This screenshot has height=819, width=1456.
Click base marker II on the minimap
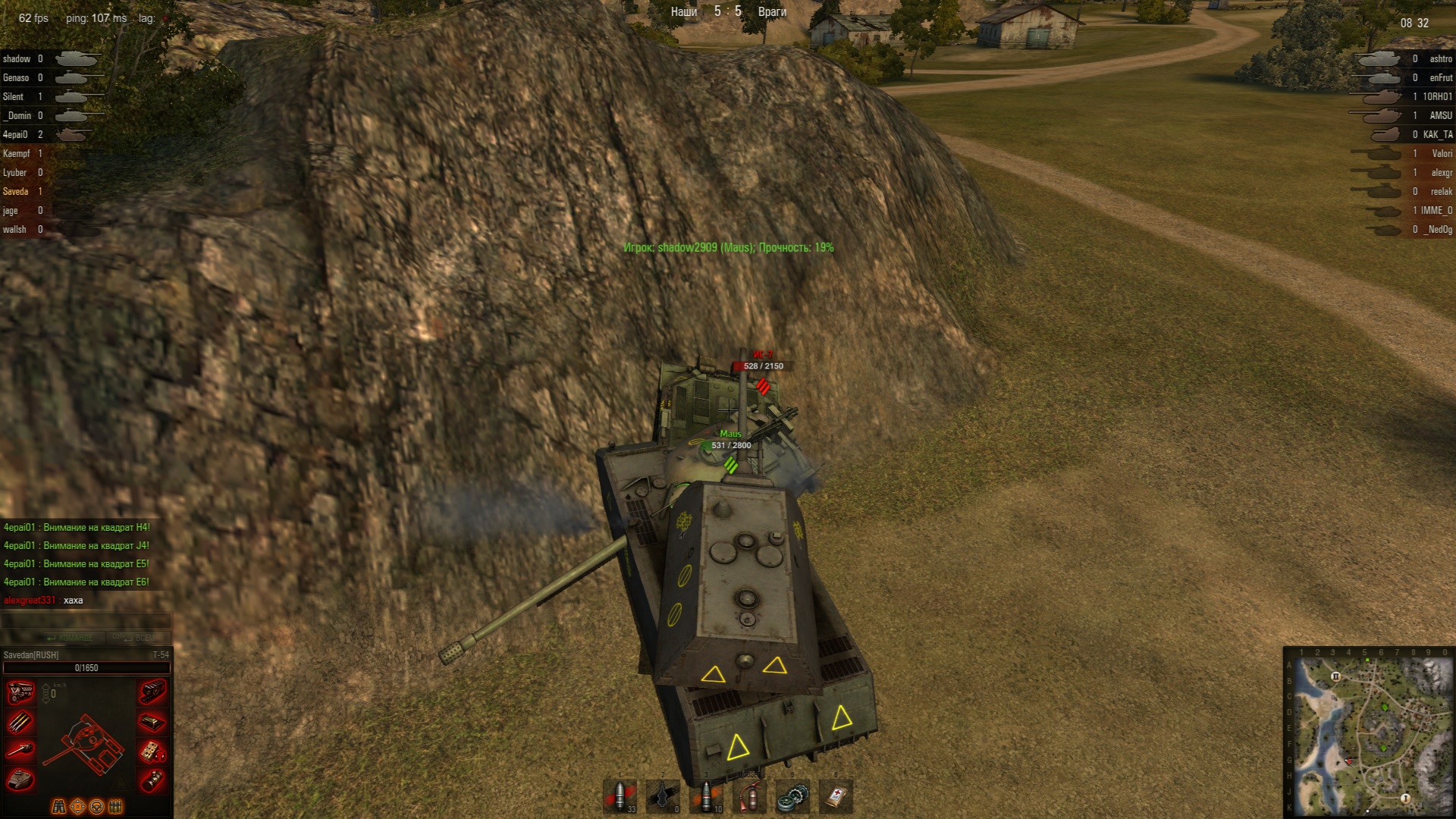click(x=1335, y=676)
